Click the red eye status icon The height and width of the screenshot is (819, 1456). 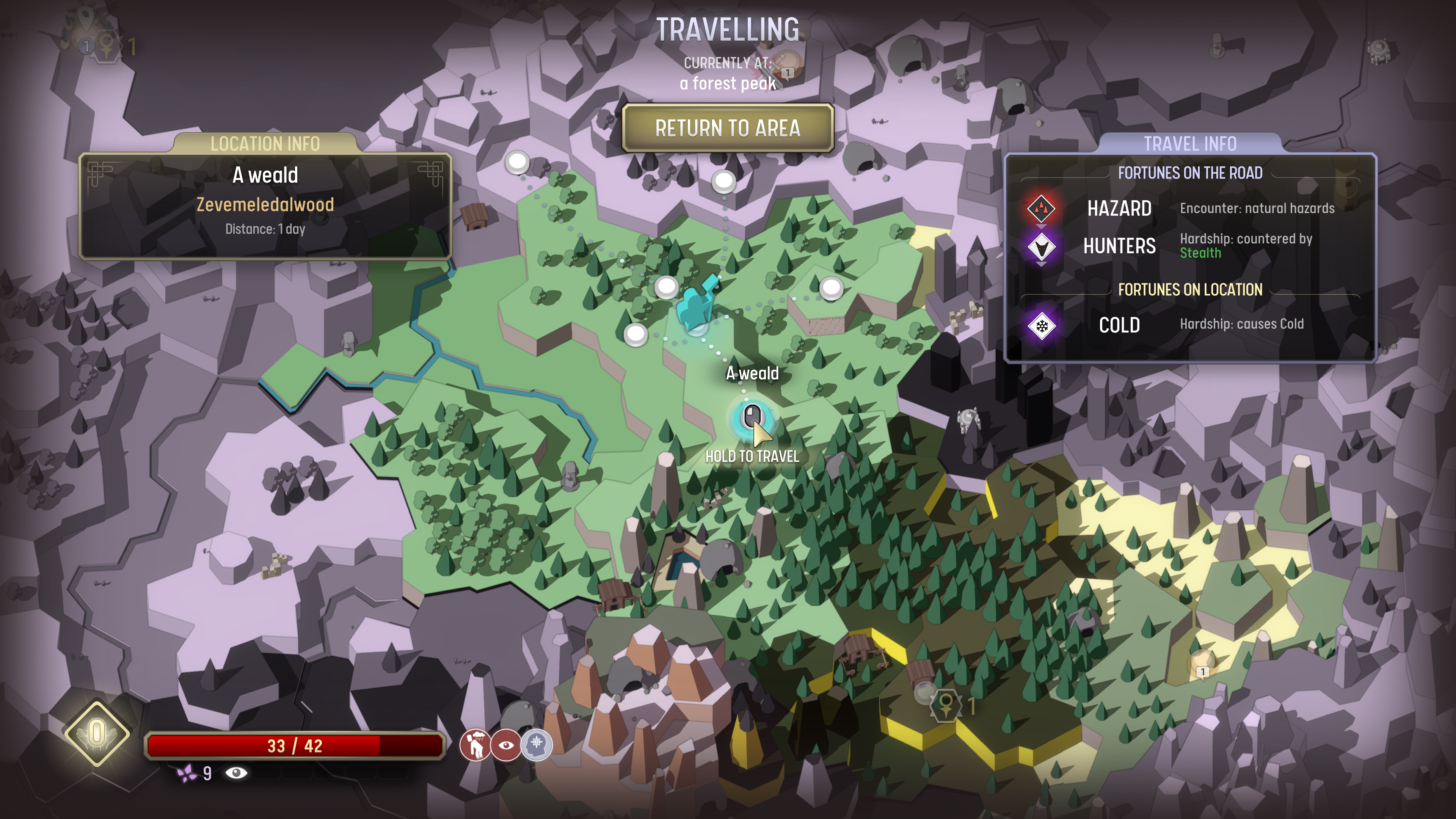click(x=506, y=745)
